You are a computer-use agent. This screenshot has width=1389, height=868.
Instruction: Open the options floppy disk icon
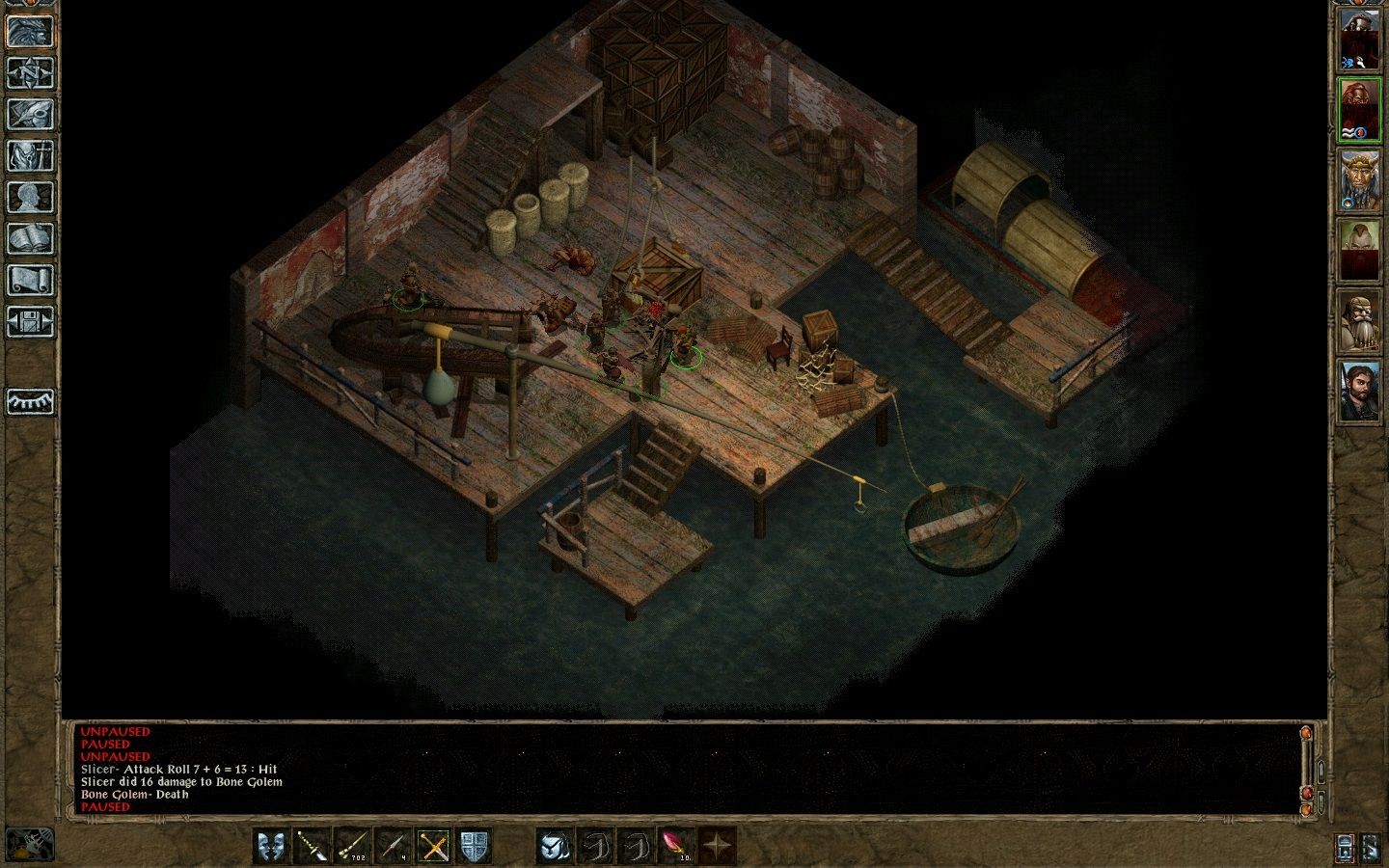pyautogui.click(x=30, y=321)
